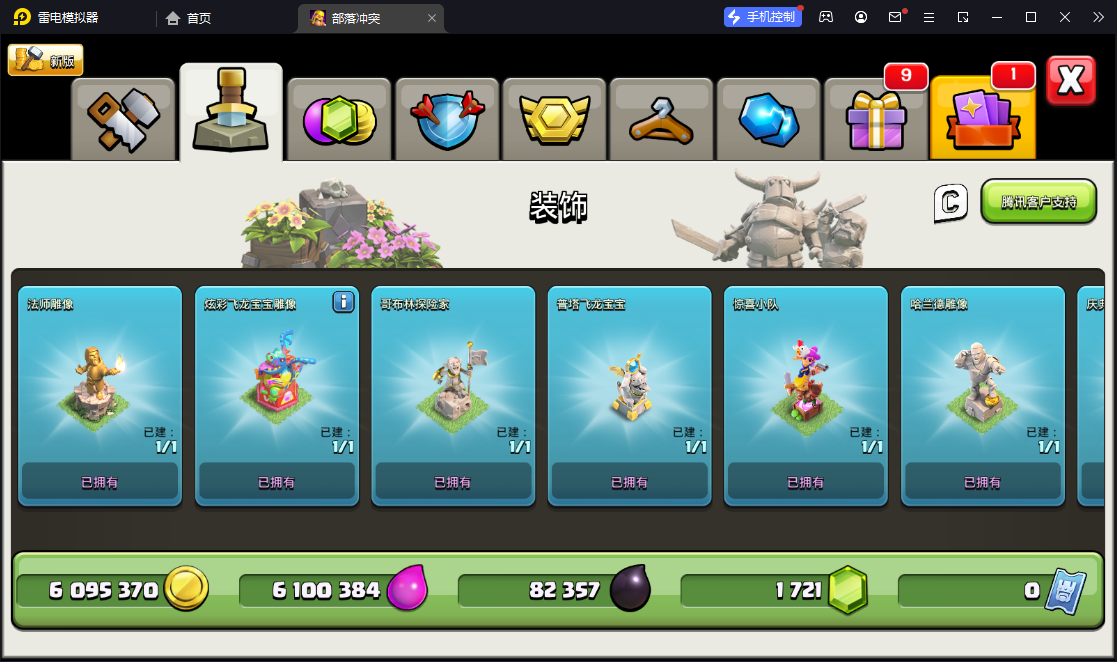The width and height of the screenshot is (1117, 662).
Task: Click the black C icon
Action: pyautogui.click(x=951, y=203)
